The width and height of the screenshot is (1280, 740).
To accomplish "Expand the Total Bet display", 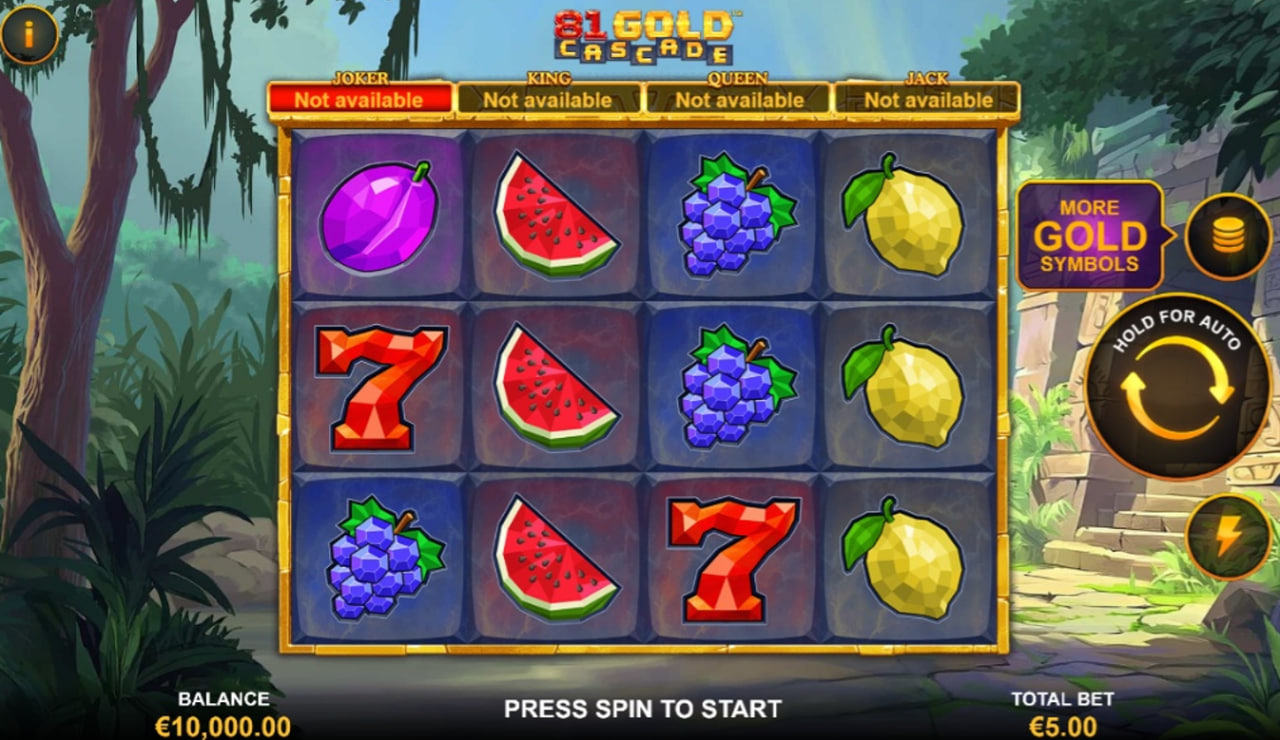I will point(1063,710).
